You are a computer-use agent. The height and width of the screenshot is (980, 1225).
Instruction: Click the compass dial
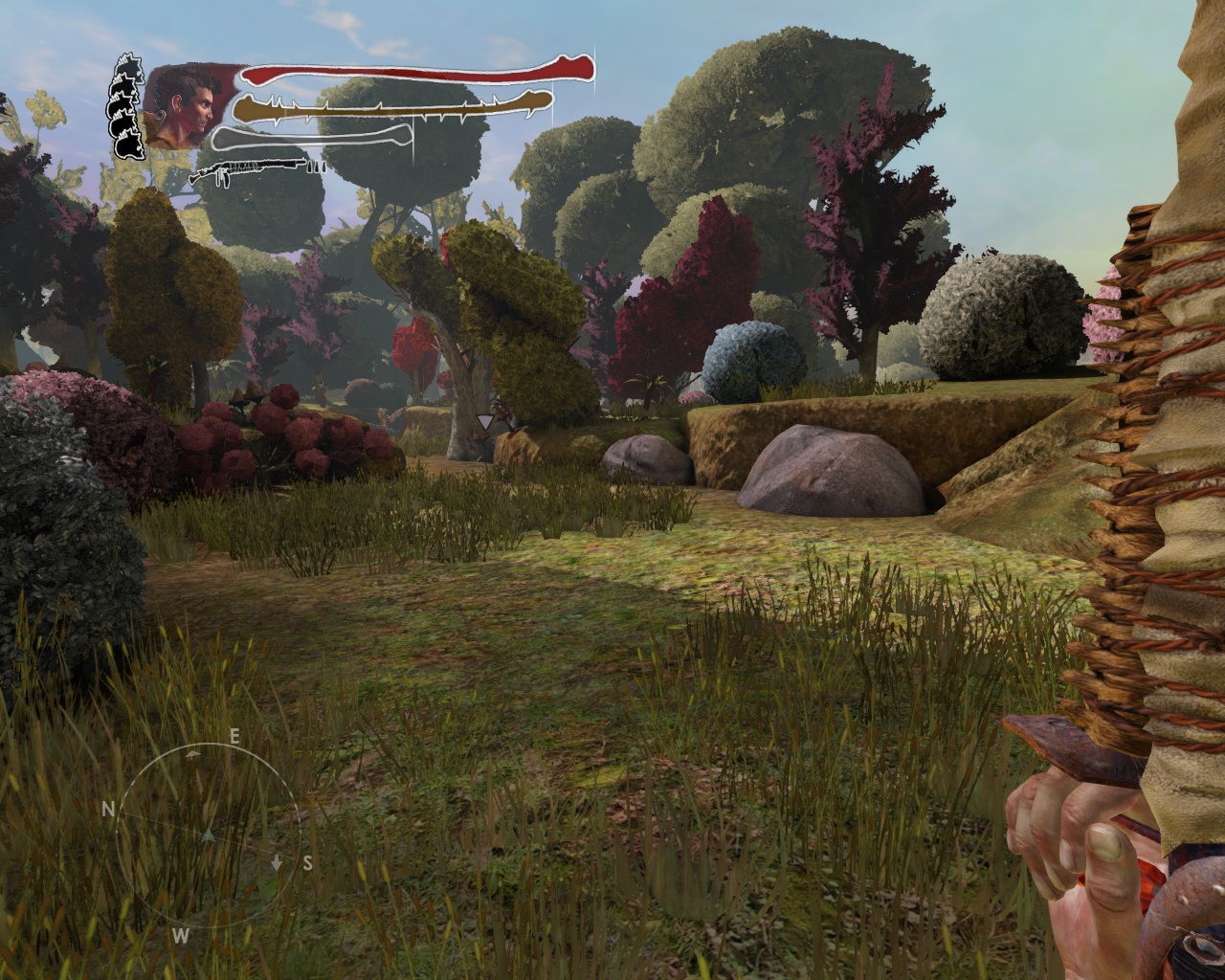coord(208,835)
